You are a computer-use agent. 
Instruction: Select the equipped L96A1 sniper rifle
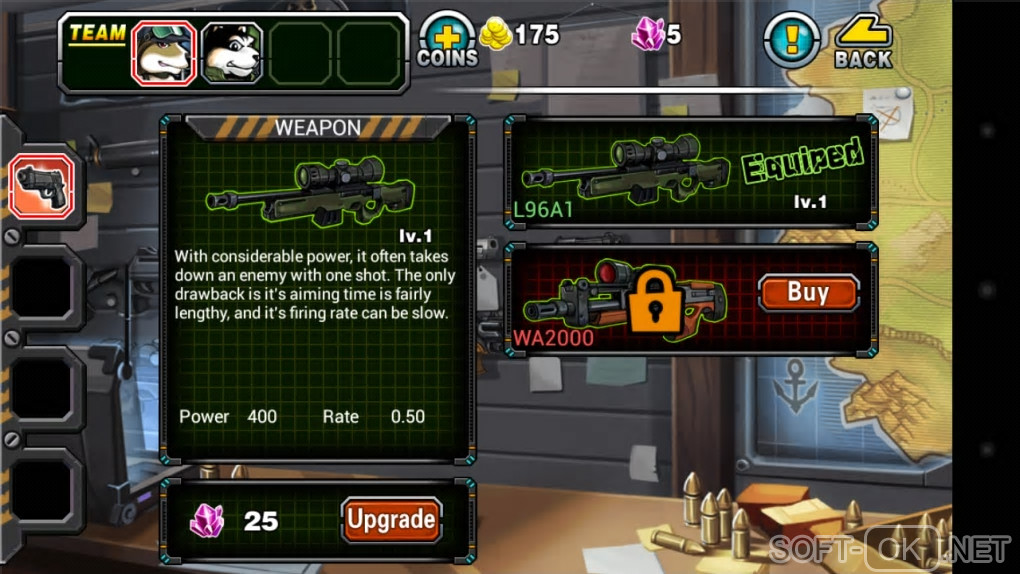(x=690, y=170)
